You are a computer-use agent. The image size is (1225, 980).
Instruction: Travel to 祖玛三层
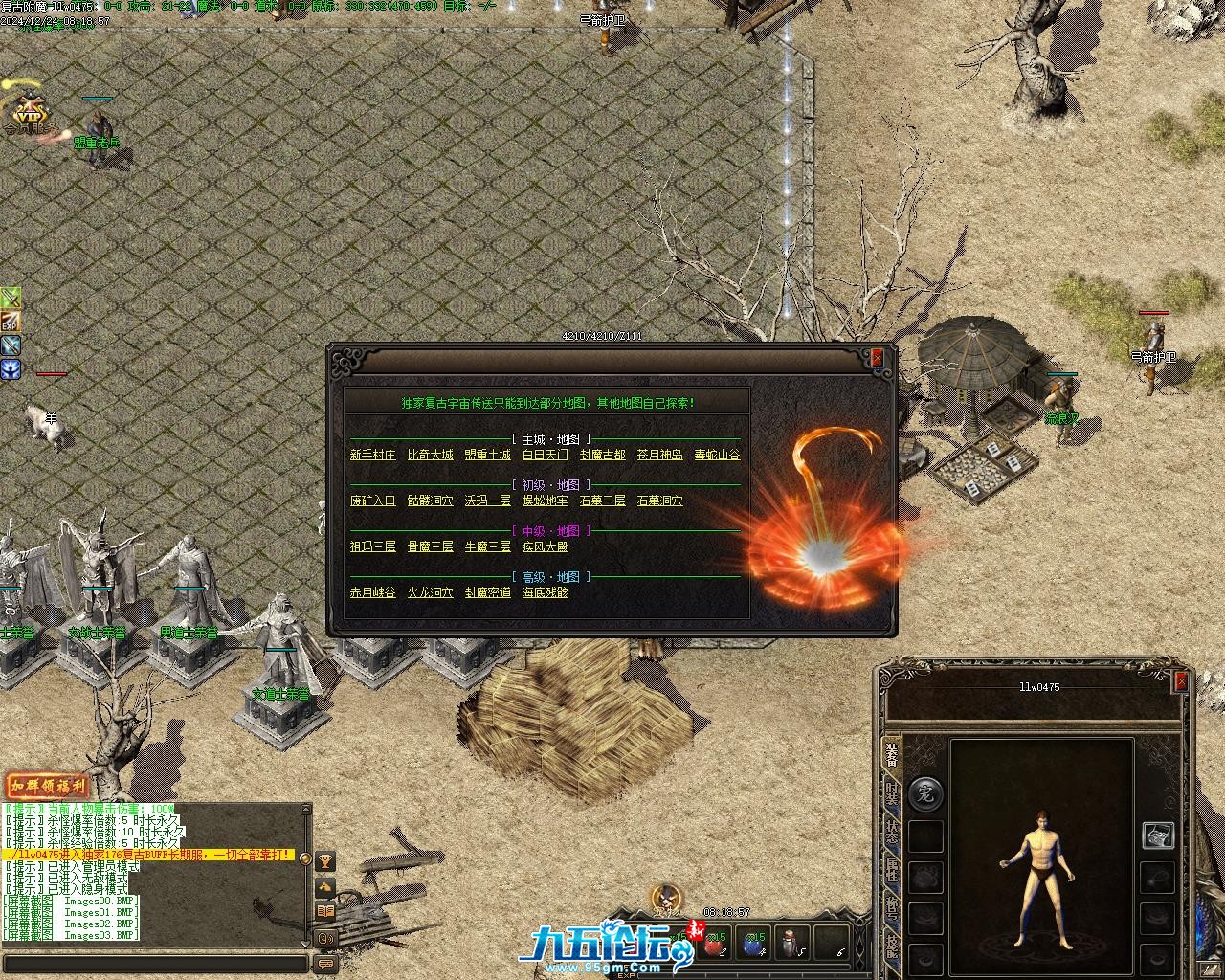pos(372,546)
